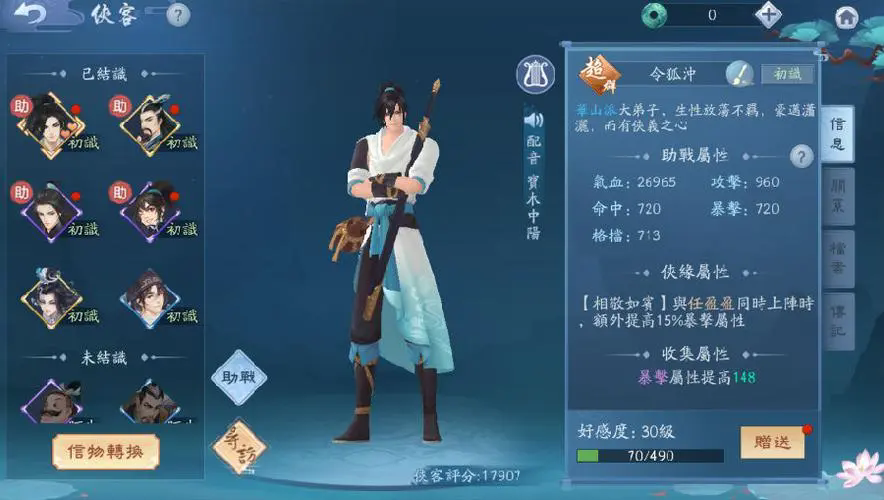Screen dimensions: 884x500
Task: Show help for 助戰屬性 attributes
Action: 801,156
